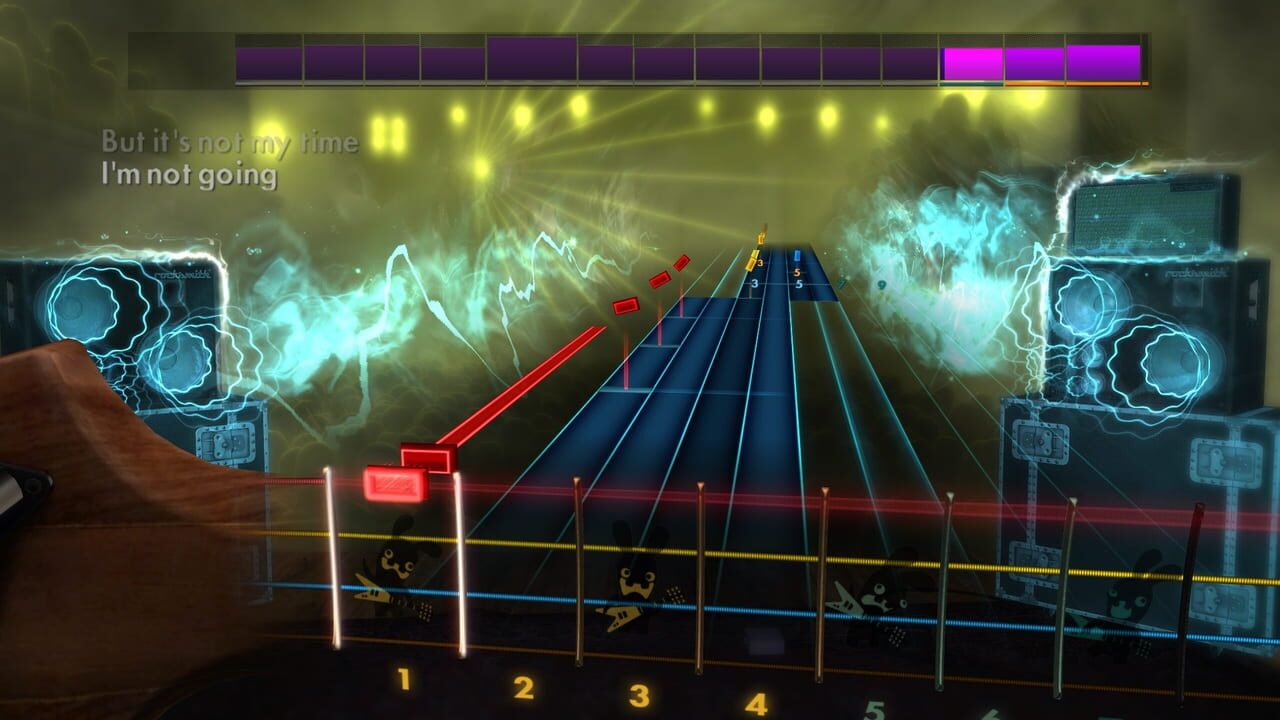The image size is (1280, 720).
Task: Click the angled red note near the highway top
Action: [680, 262]
